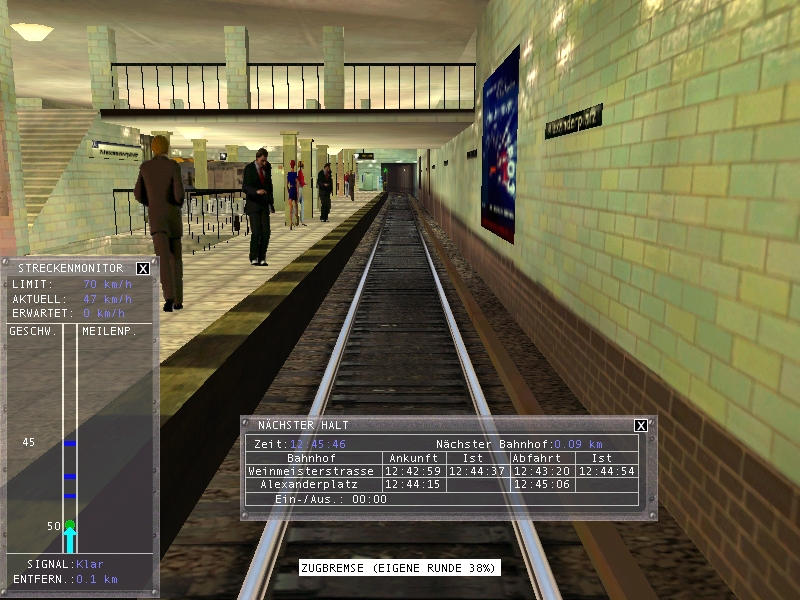The height and width of the screenshot is (600, 800).
Task: Close the Streckenmonitor panel
Action: coord(143,268)
